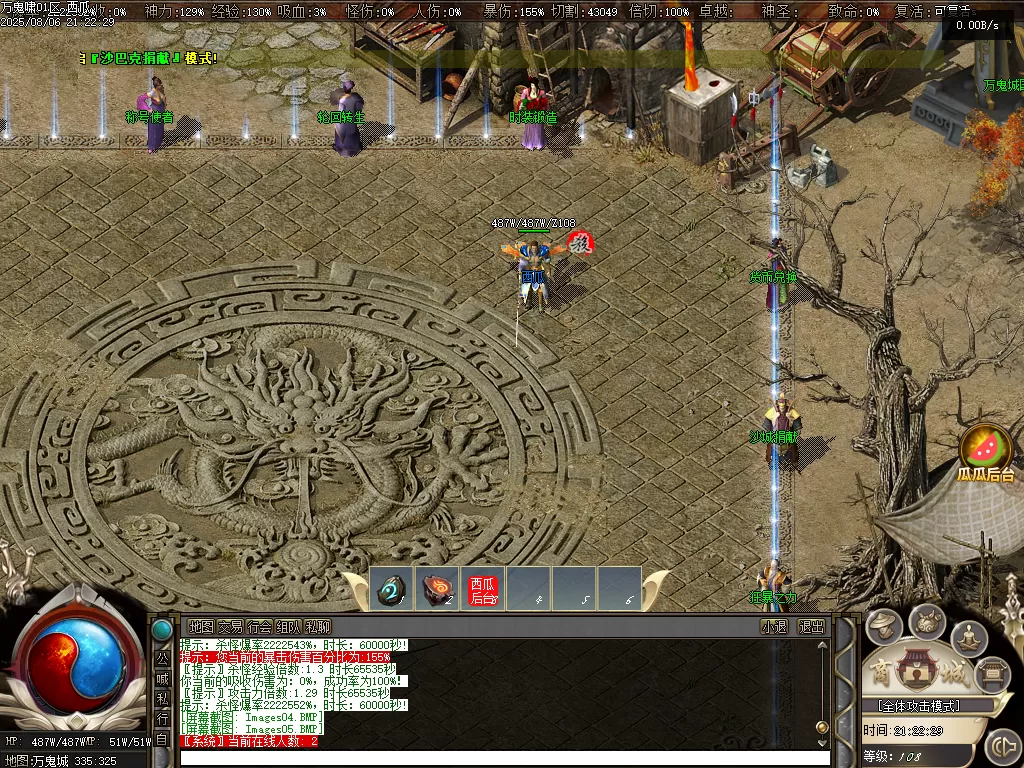Screen dimensions: 1024x768
Task: Toggle the sound speaker button
Action: (1001, 746)
